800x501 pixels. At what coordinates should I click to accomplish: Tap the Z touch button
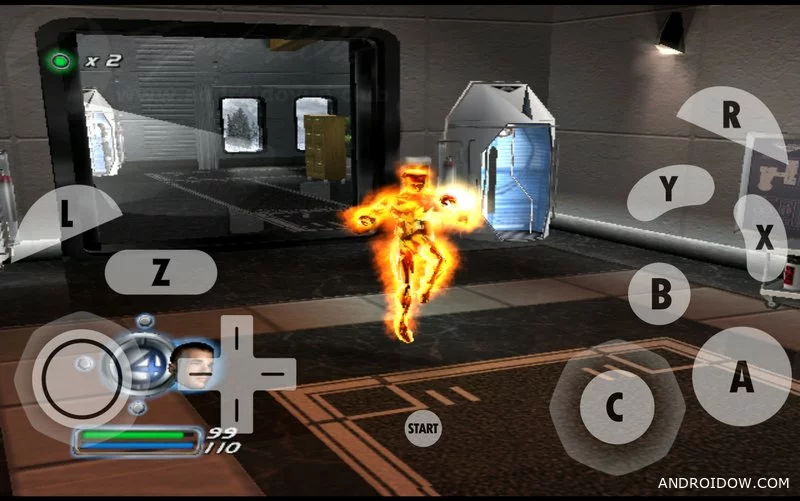click(160, 272)
